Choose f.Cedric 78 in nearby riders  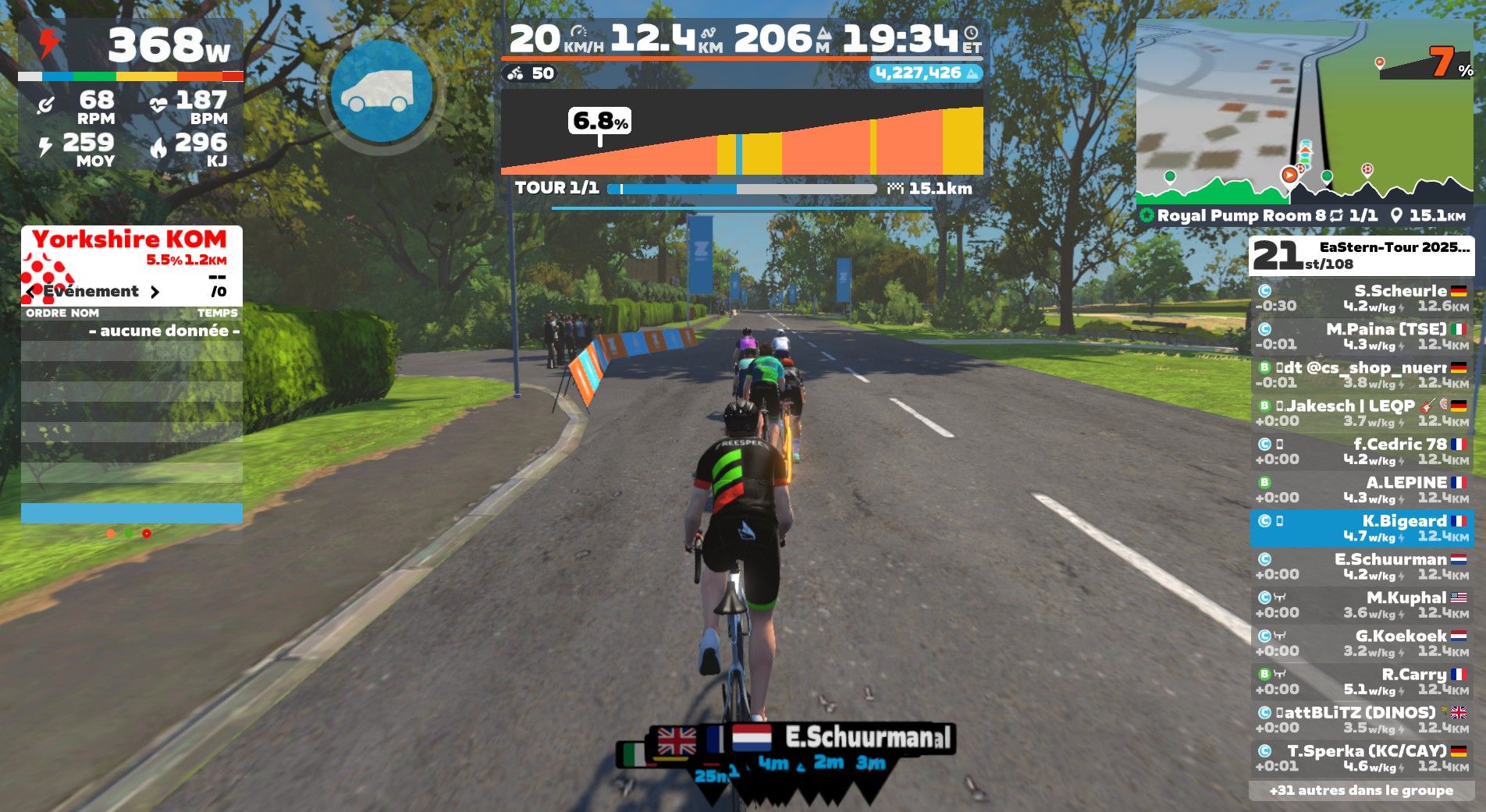[1361, 452]
